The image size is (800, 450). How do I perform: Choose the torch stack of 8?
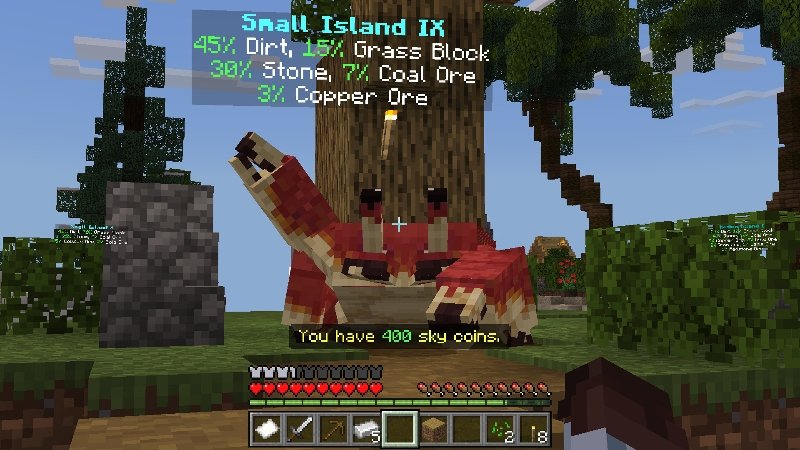coord(532,428)
